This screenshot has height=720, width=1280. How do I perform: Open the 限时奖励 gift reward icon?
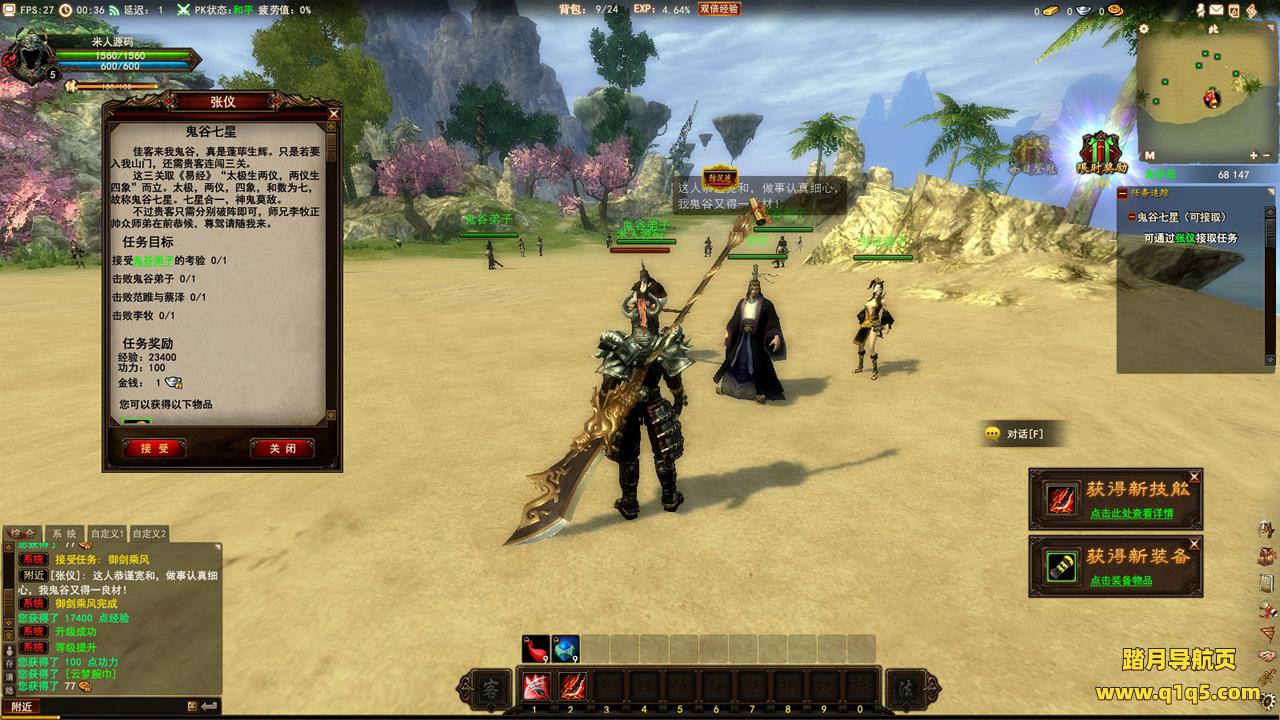[1101, 153]
